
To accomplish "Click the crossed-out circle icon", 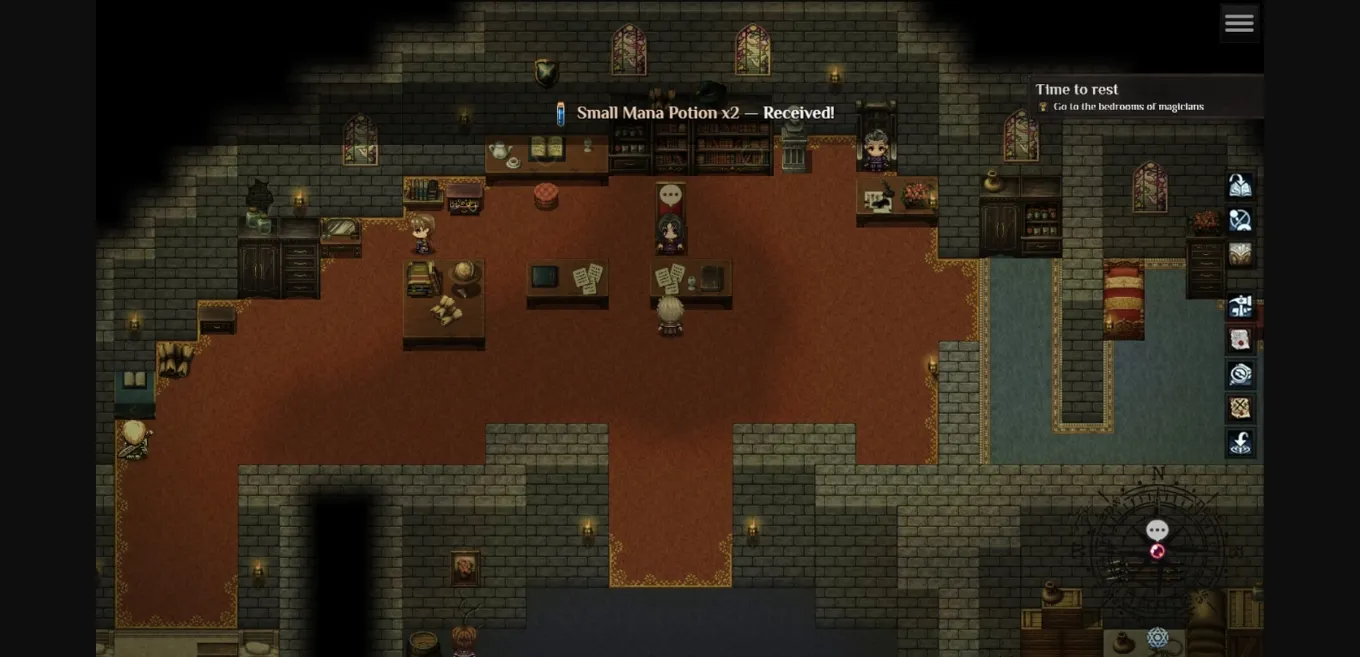I will (x=1240, y=220).
